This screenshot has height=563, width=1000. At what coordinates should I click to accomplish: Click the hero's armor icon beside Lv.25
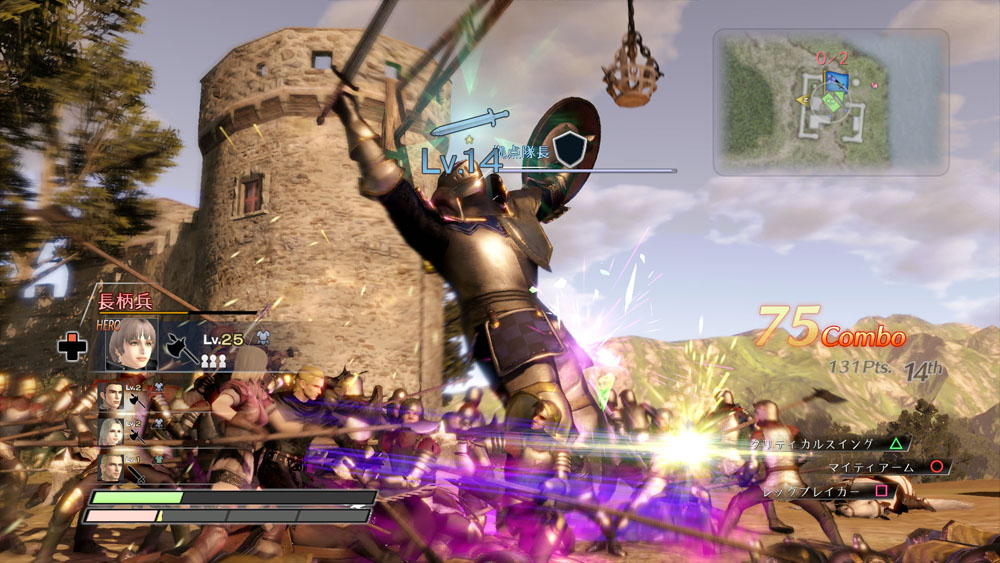(263, 339)
